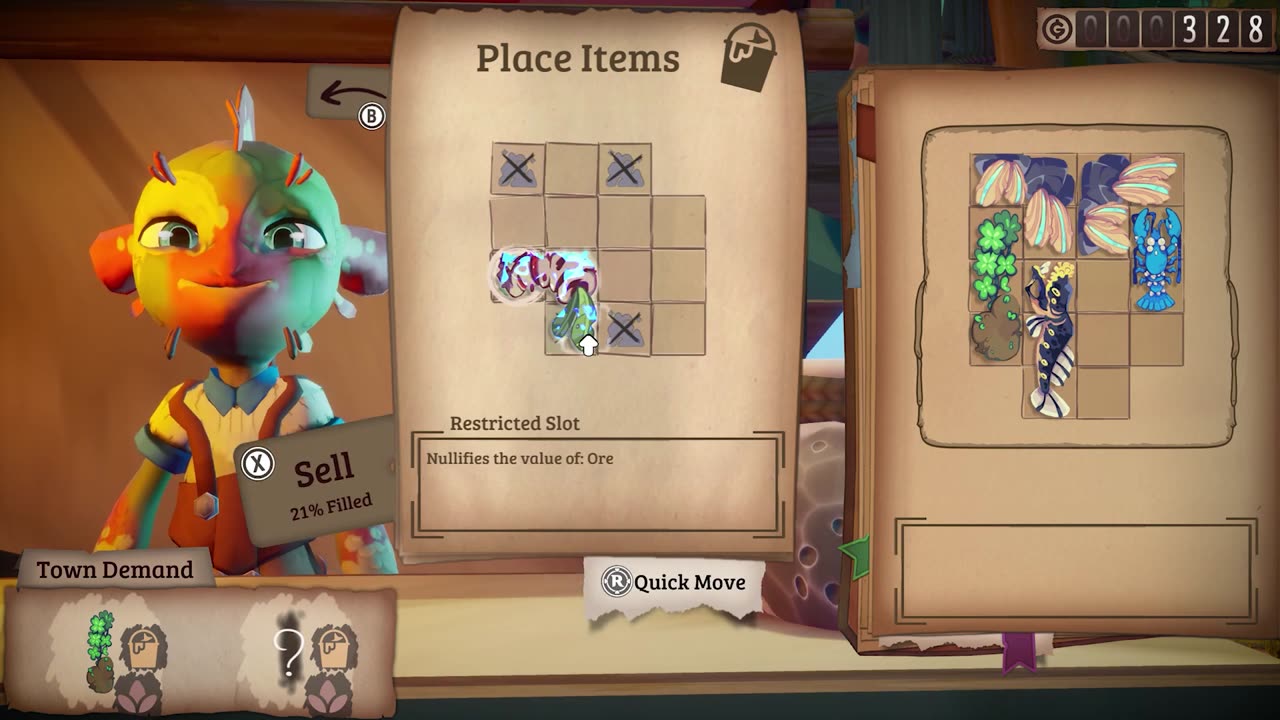Use the Quick Move button
1280x720 pixels.
675,582
